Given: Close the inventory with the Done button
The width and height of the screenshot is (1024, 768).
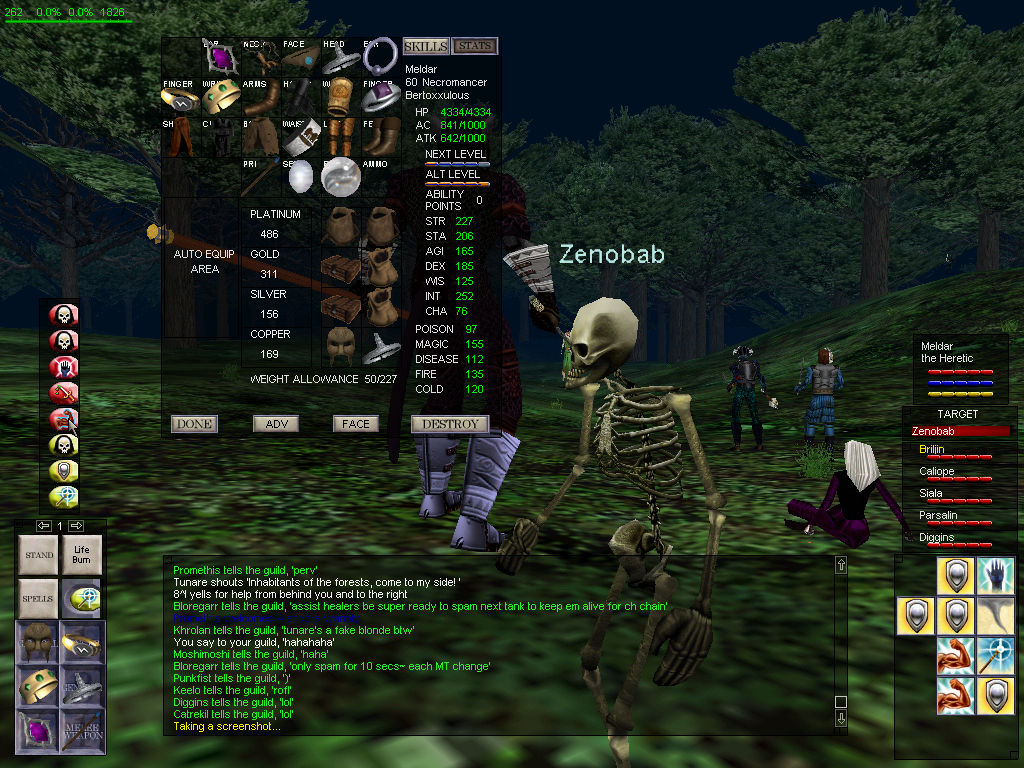Looking at the screenshot, I should pyautogui.click(x=194, y=424).
